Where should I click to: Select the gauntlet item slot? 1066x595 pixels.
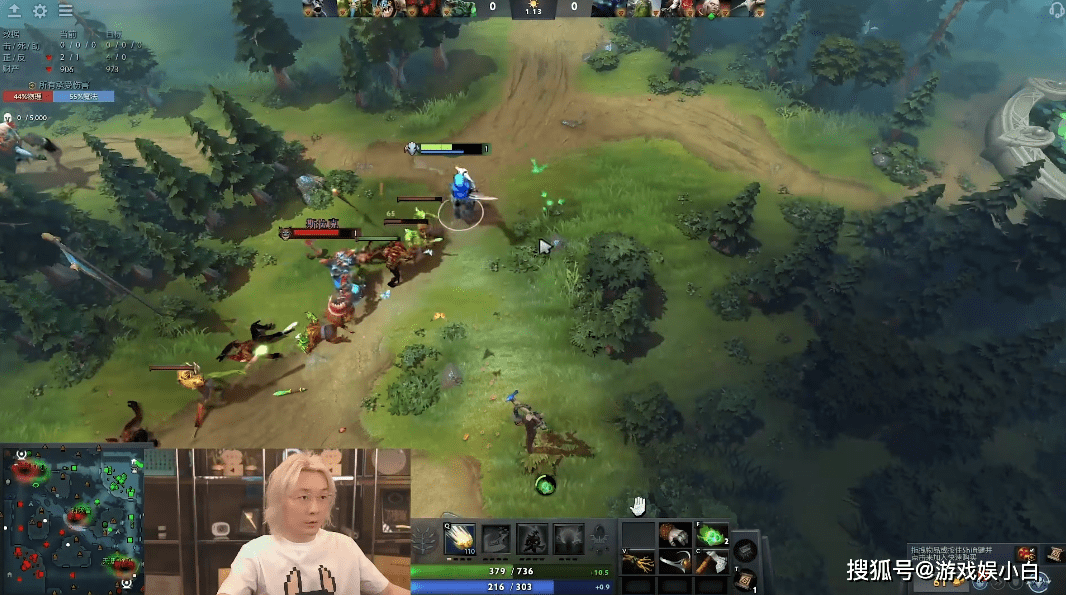[674, 536]
